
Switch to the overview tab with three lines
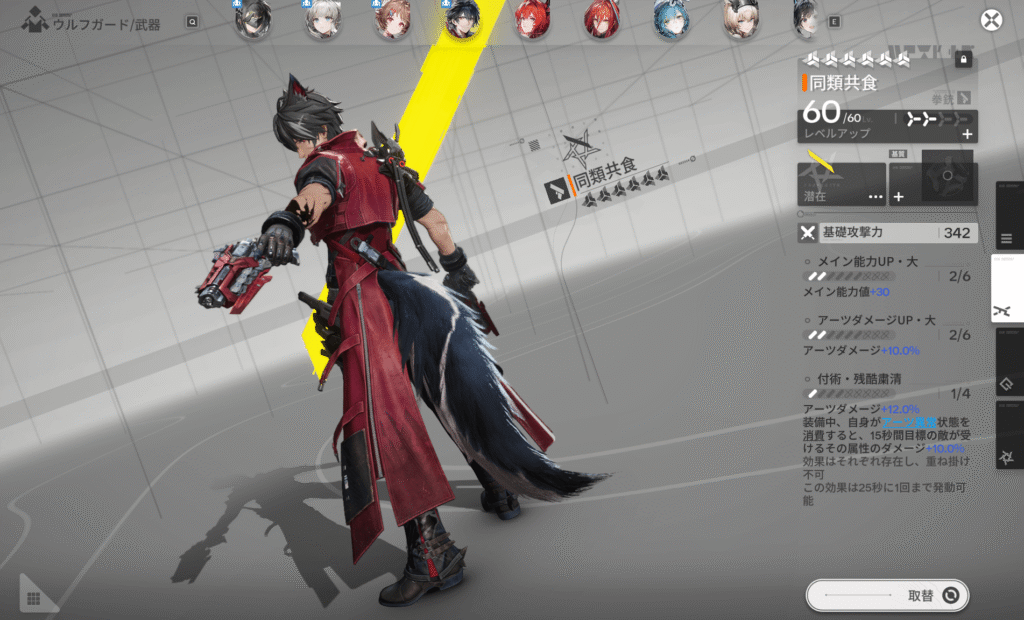click(x=1007, y=239)
